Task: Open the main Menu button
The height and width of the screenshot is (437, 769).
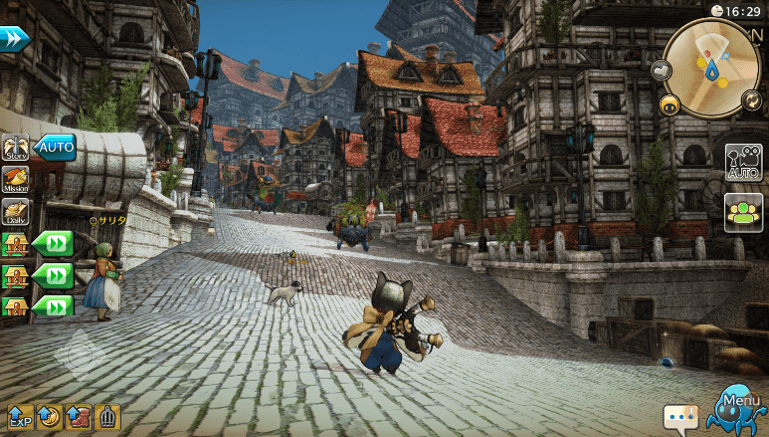Action: [x=735, y=408]
